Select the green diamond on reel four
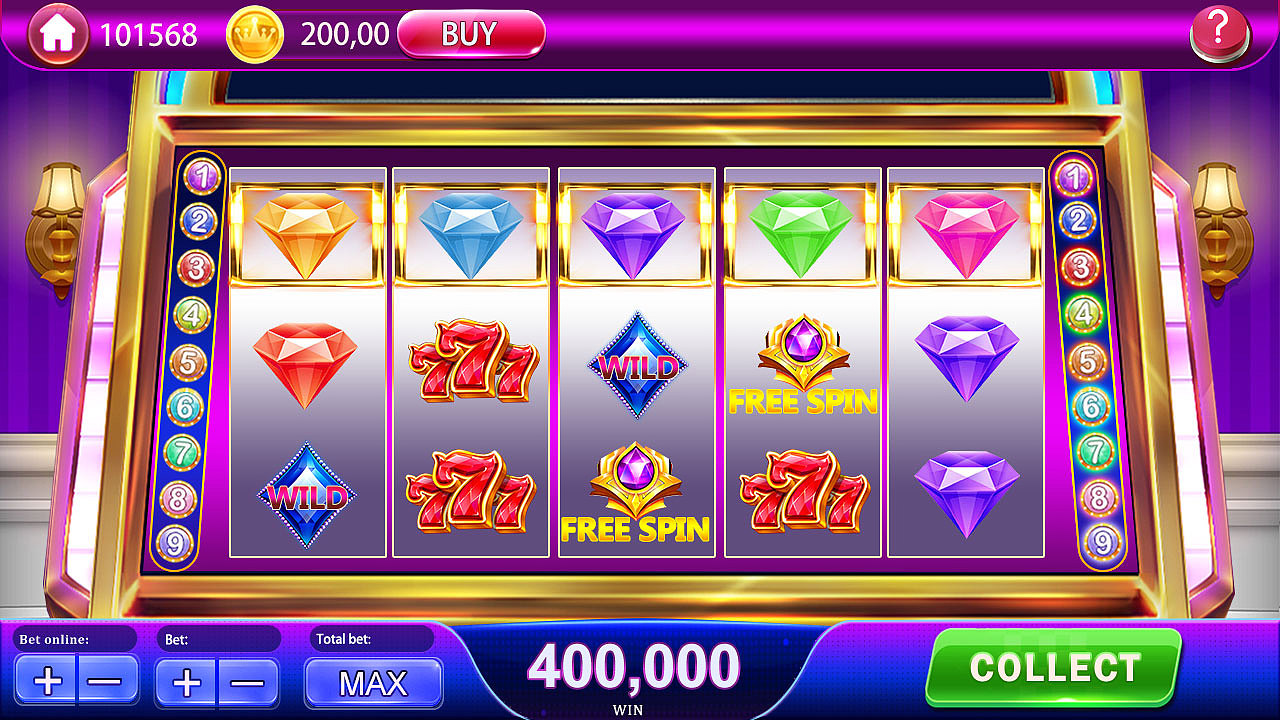This screenshot has height=720, width=1280. [800, 230]
